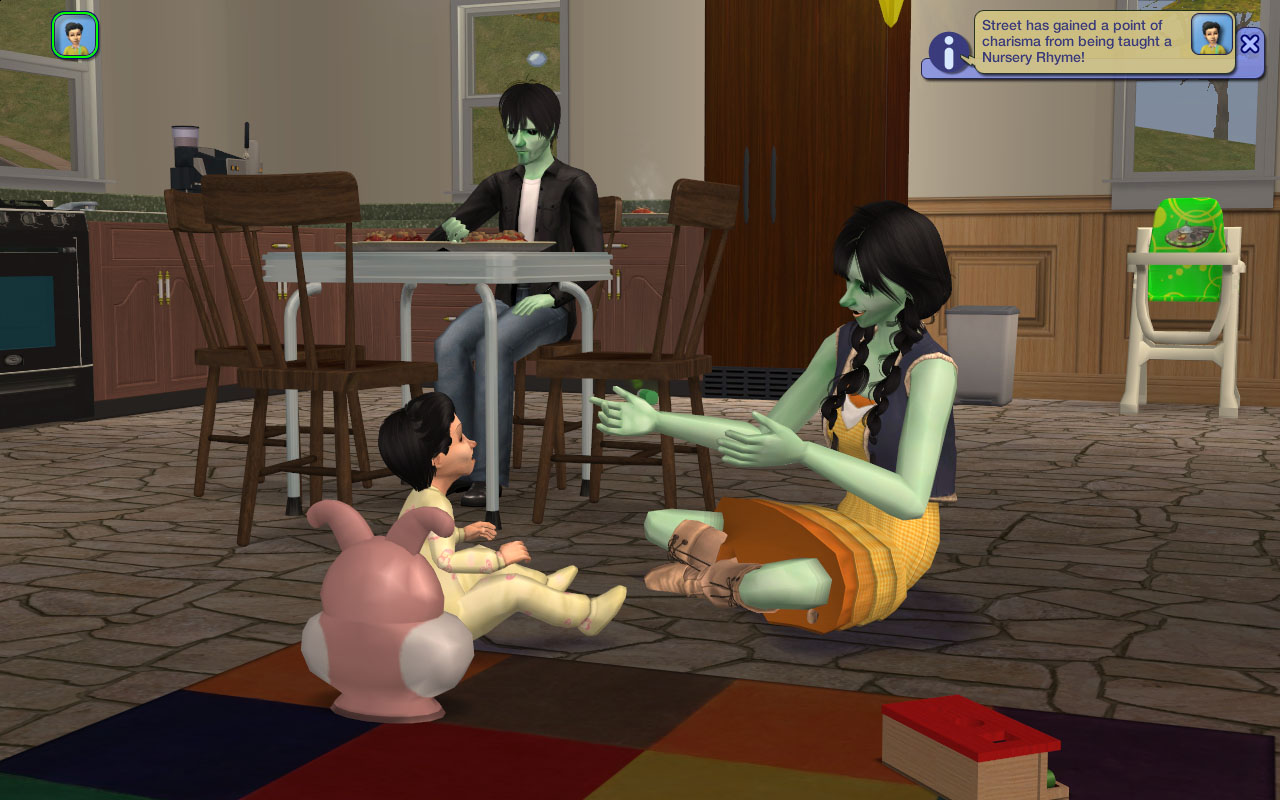
Task: Cancel the queued toddler interaction icon
Action: click(75, 35)
